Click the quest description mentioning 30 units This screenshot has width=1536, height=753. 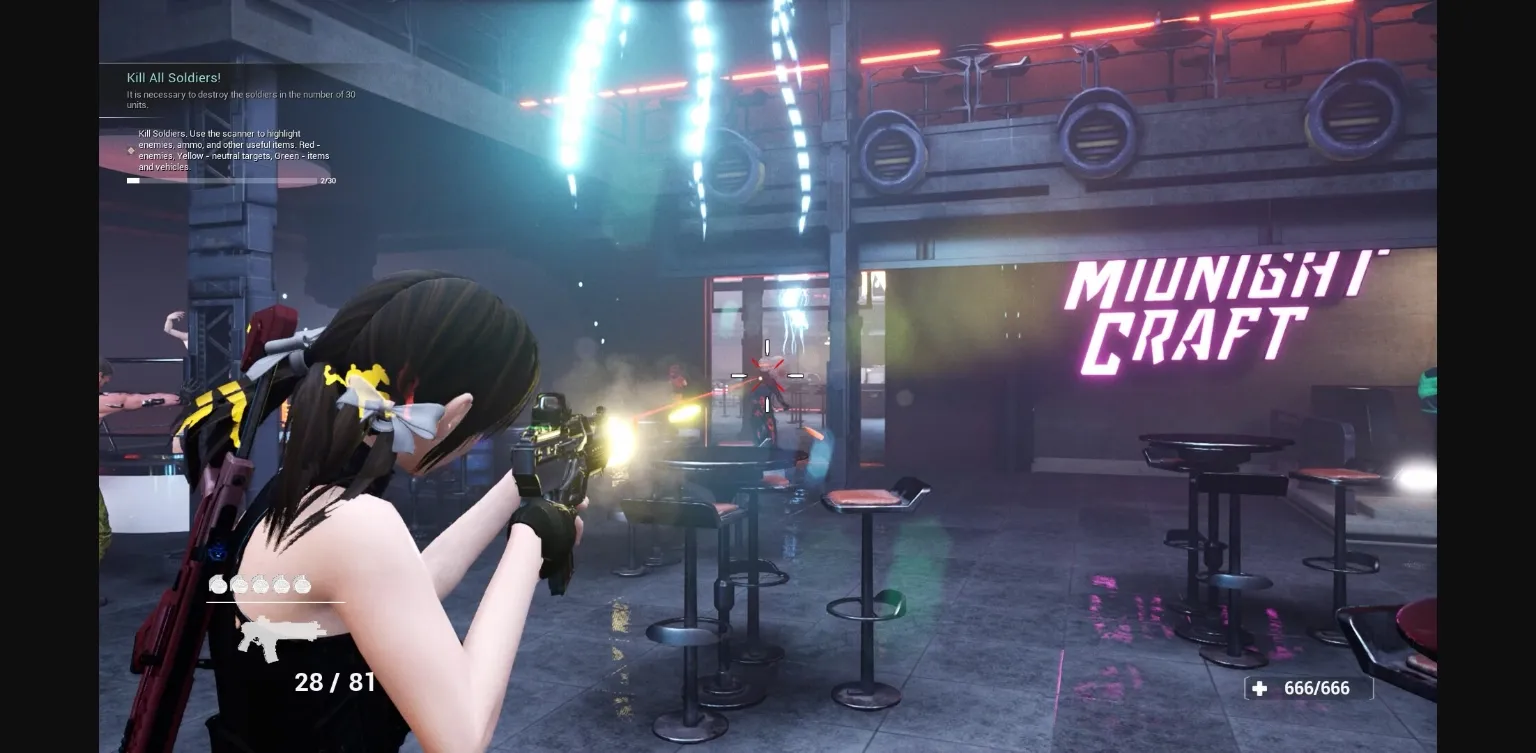coord(240,98)
